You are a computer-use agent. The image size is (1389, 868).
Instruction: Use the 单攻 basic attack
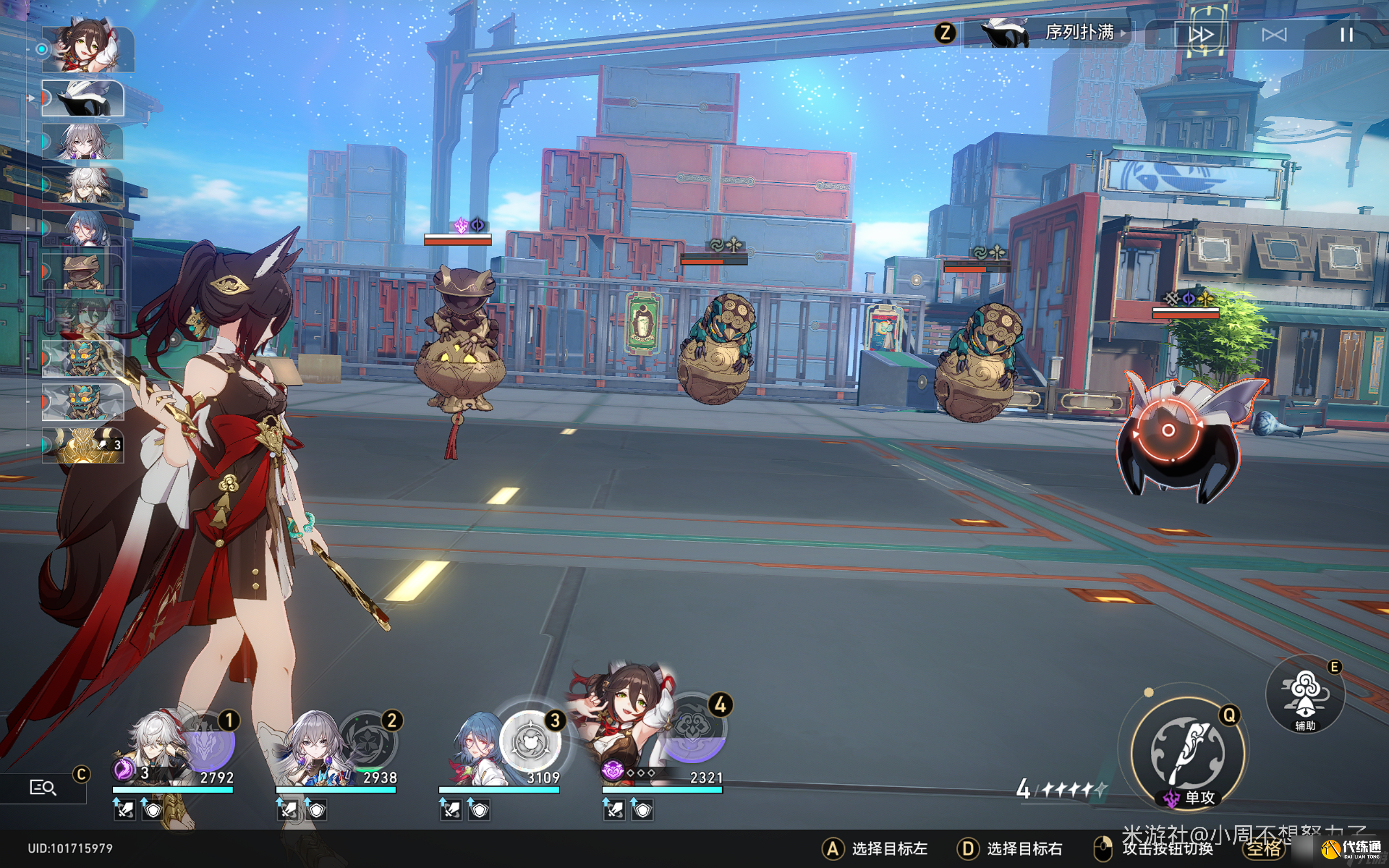1187,752
